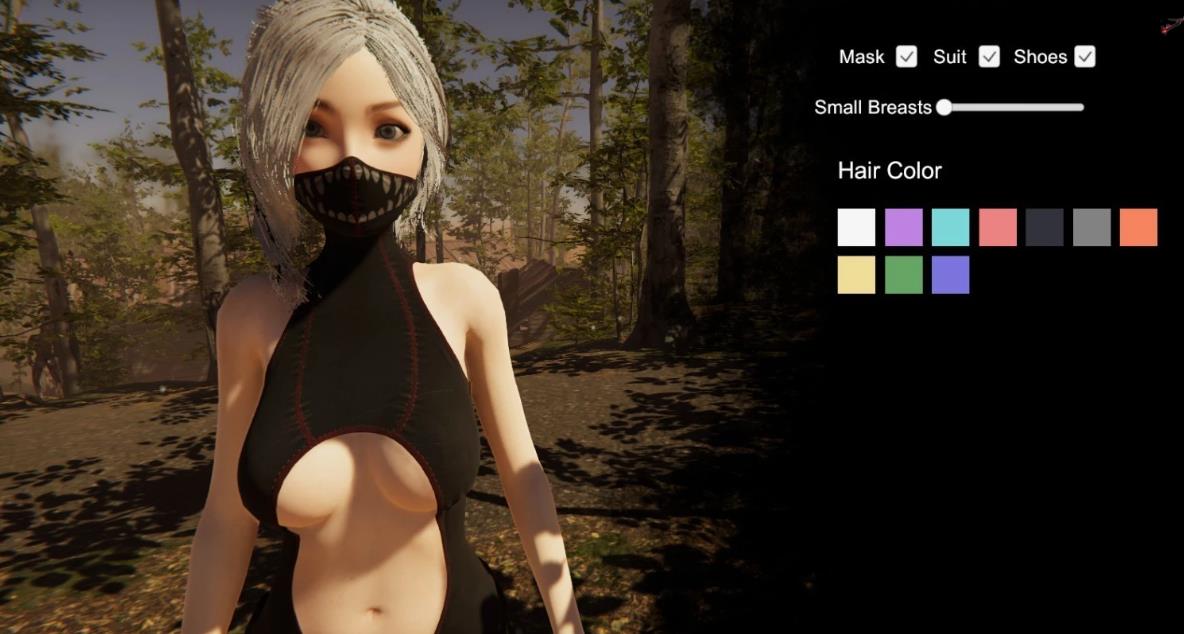Uncheck the Suit checkbox
This screenshot has height=634, width=1184.
click(x=989, y=57)
